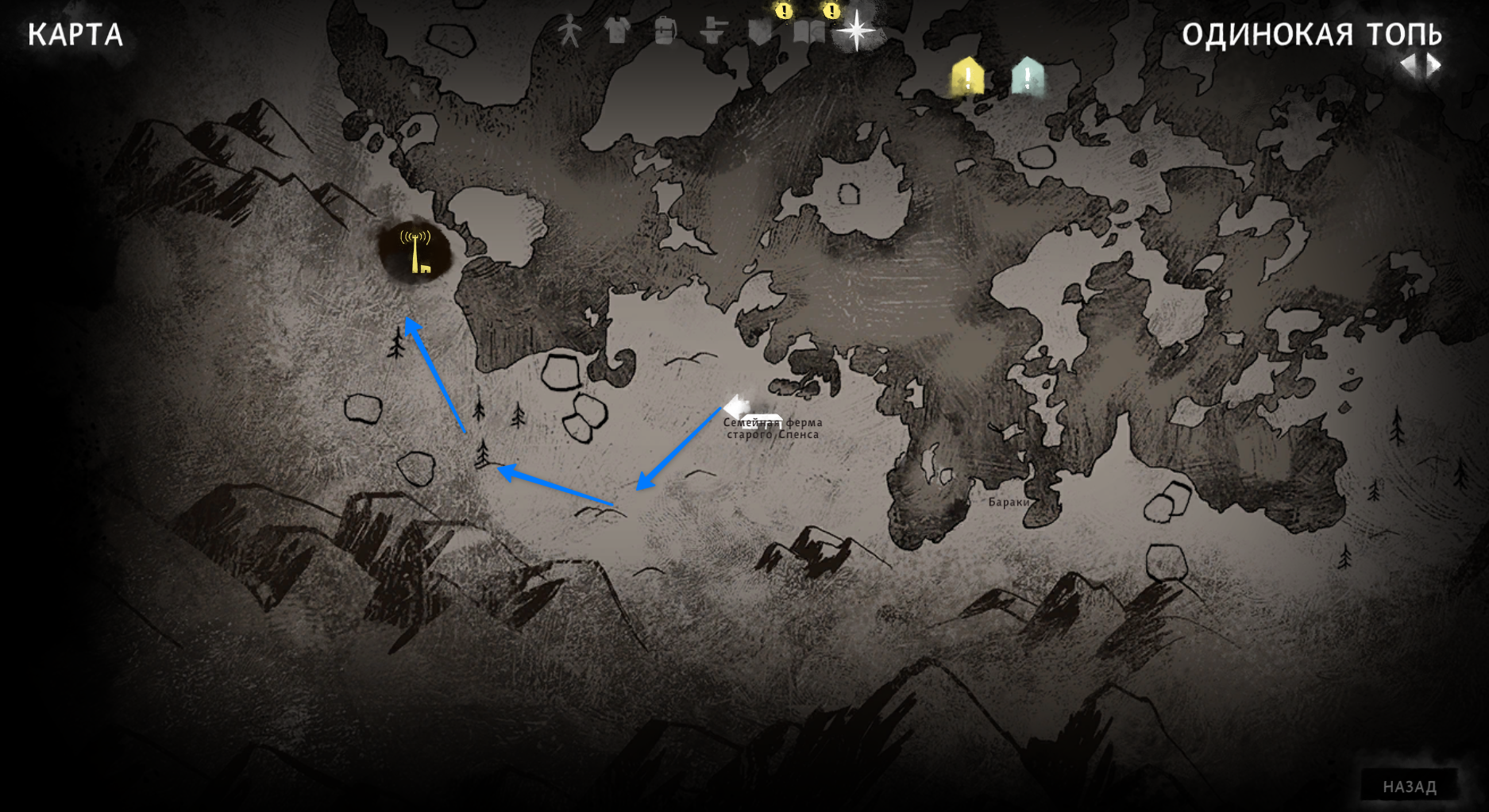Show the next region with the right arrow

click(1433, 65)
